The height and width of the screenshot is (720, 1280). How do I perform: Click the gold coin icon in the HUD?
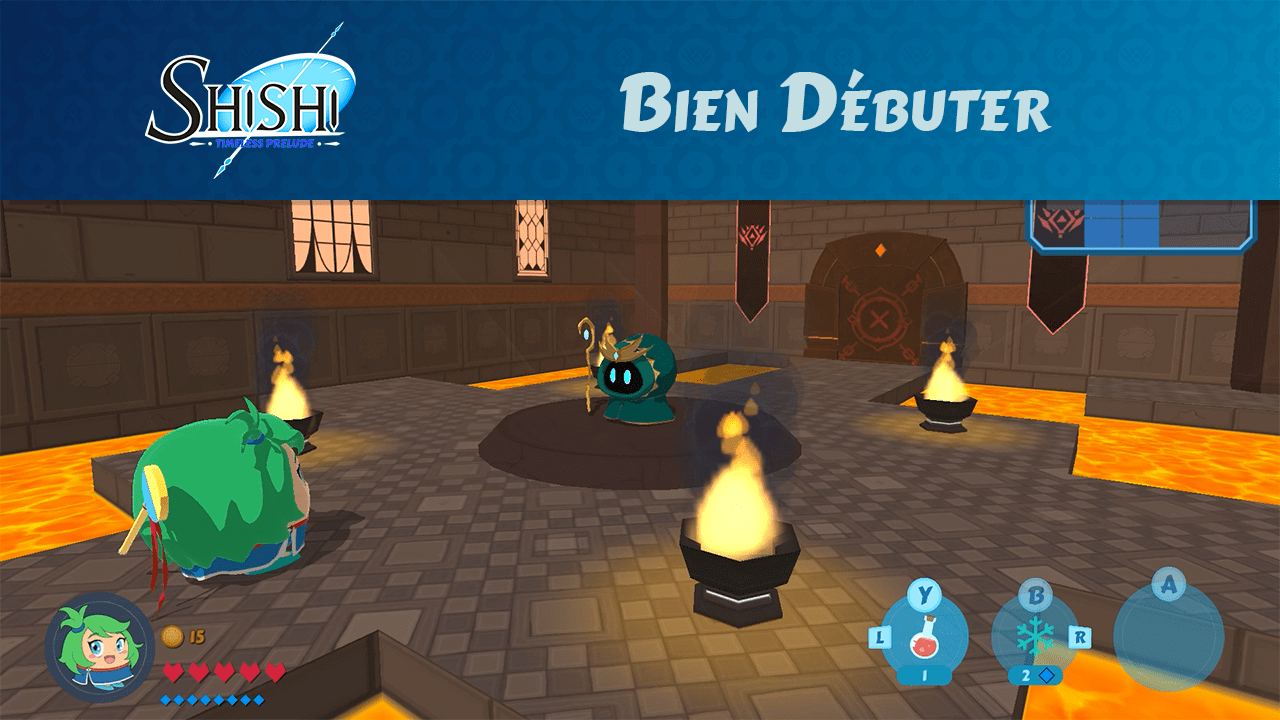point(170,635)
